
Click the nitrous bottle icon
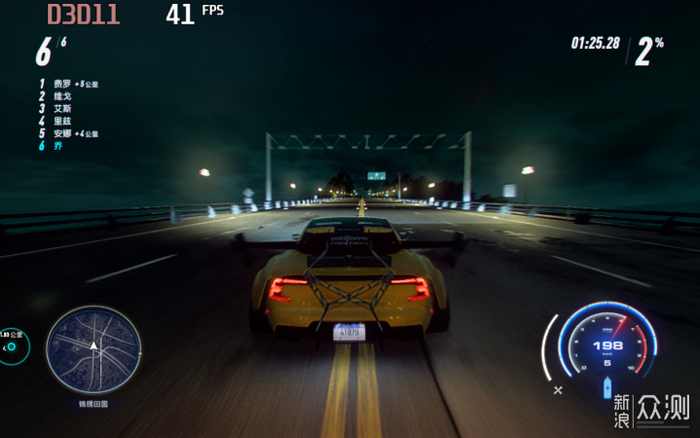(606, 388)
